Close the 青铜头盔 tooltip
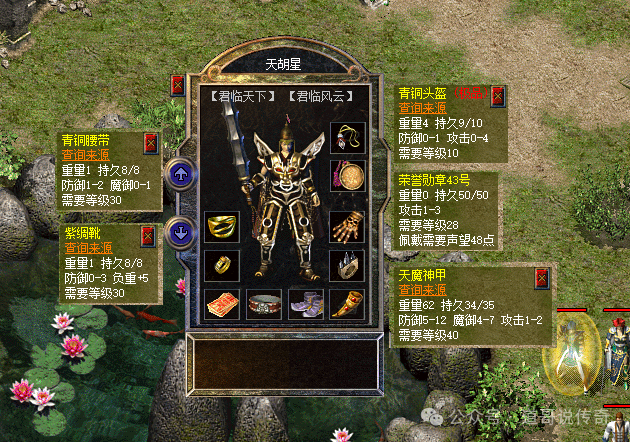This screenshot has width=630, height=442. click(497, 97)
